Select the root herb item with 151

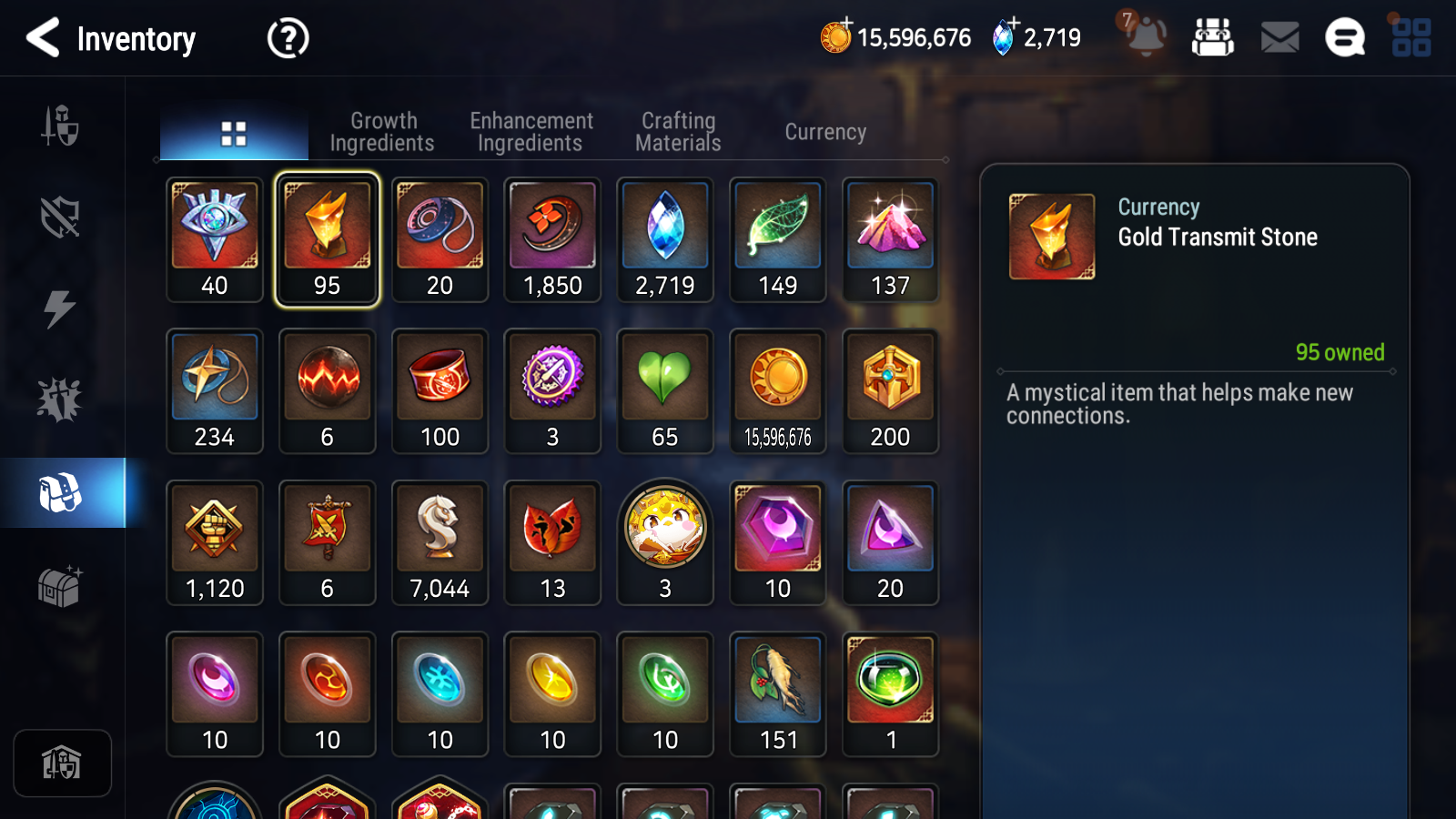778,693
